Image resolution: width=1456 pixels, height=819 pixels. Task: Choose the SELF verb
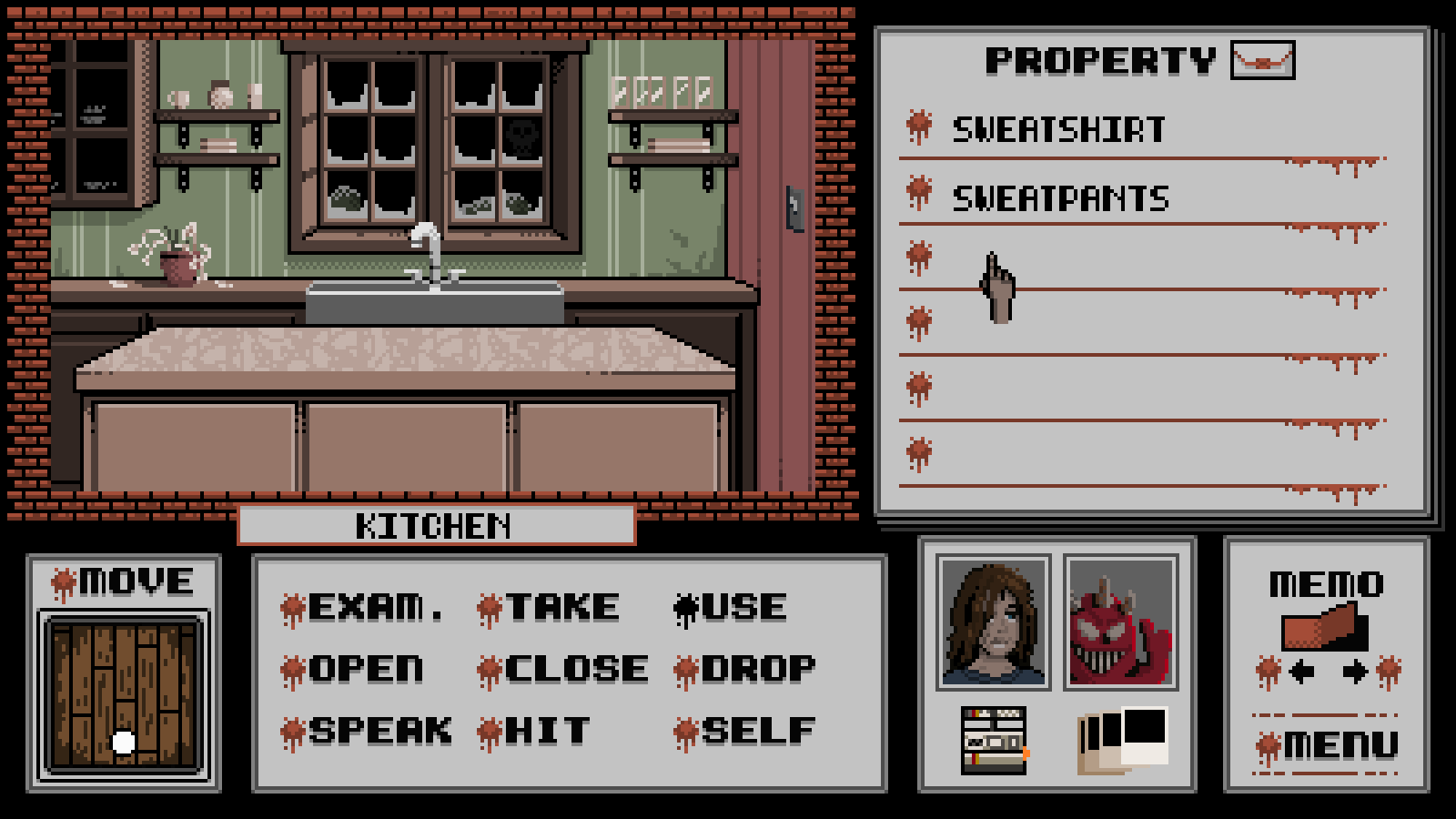pyautogui.click(x=757, y=732)
